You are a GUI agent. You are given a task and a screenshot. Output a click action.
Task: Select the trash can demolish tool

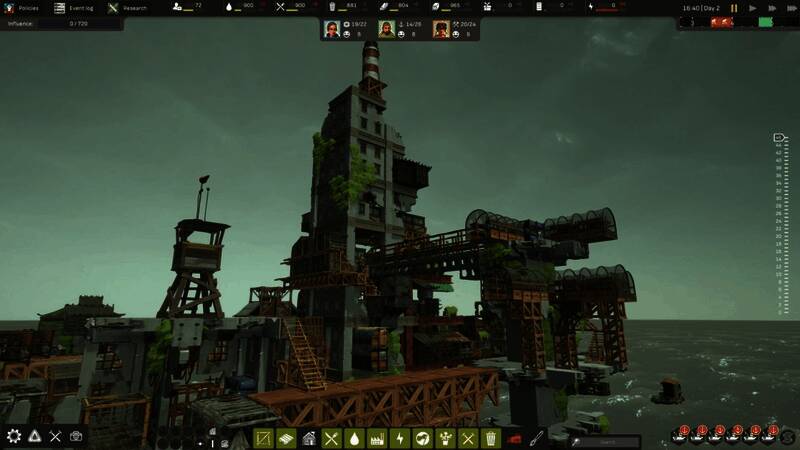click(491, 438)
